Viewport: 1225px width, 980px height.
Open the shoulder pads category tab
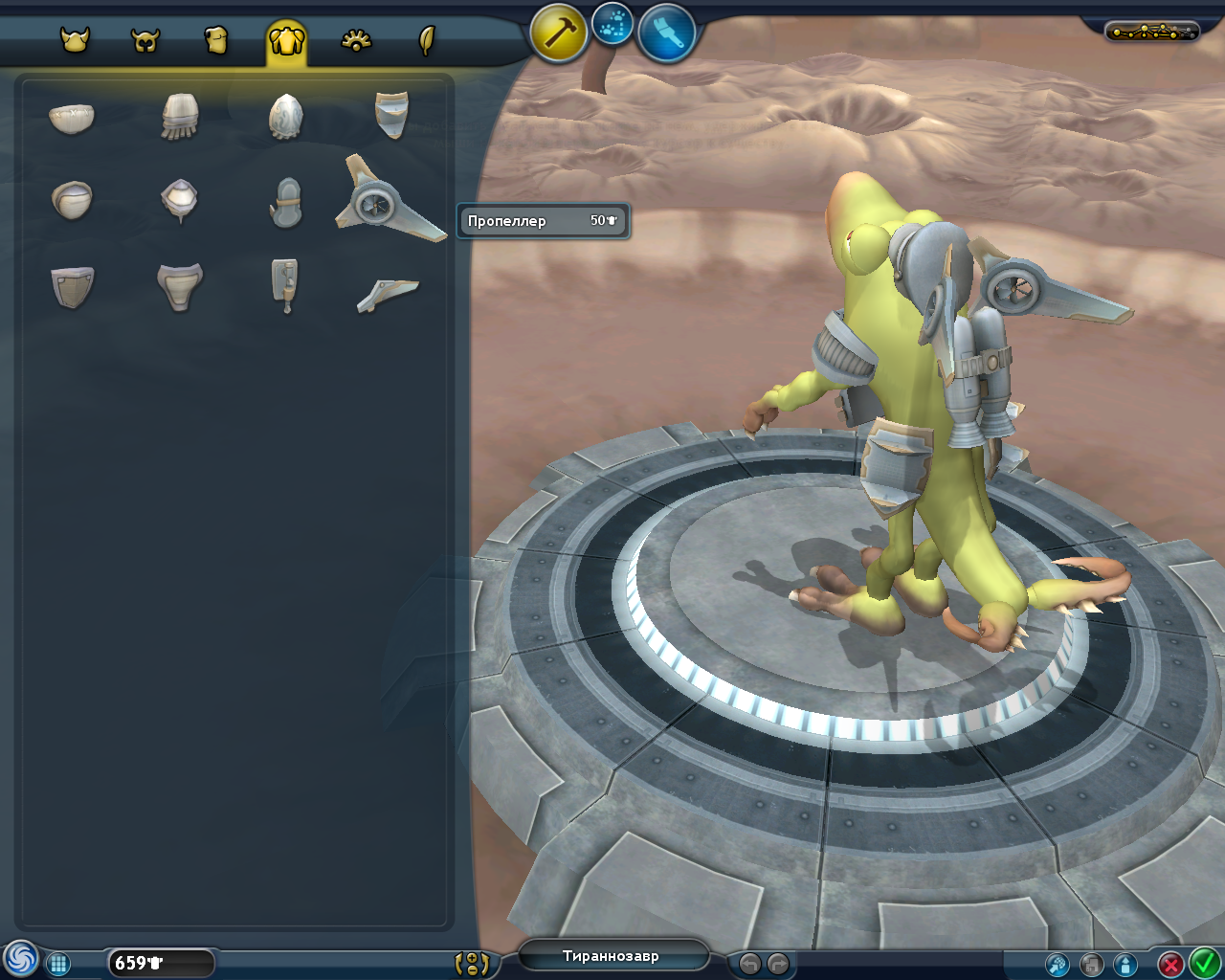(286, 40)
